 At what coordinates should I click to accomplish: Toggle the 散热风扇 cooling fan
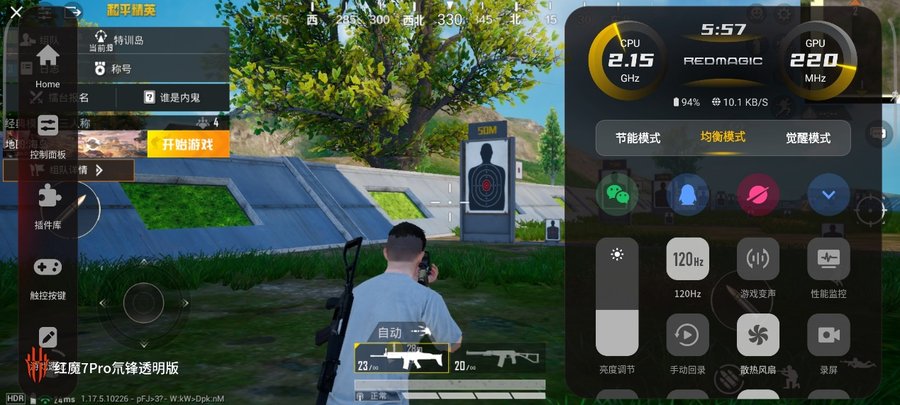point(758,335)
